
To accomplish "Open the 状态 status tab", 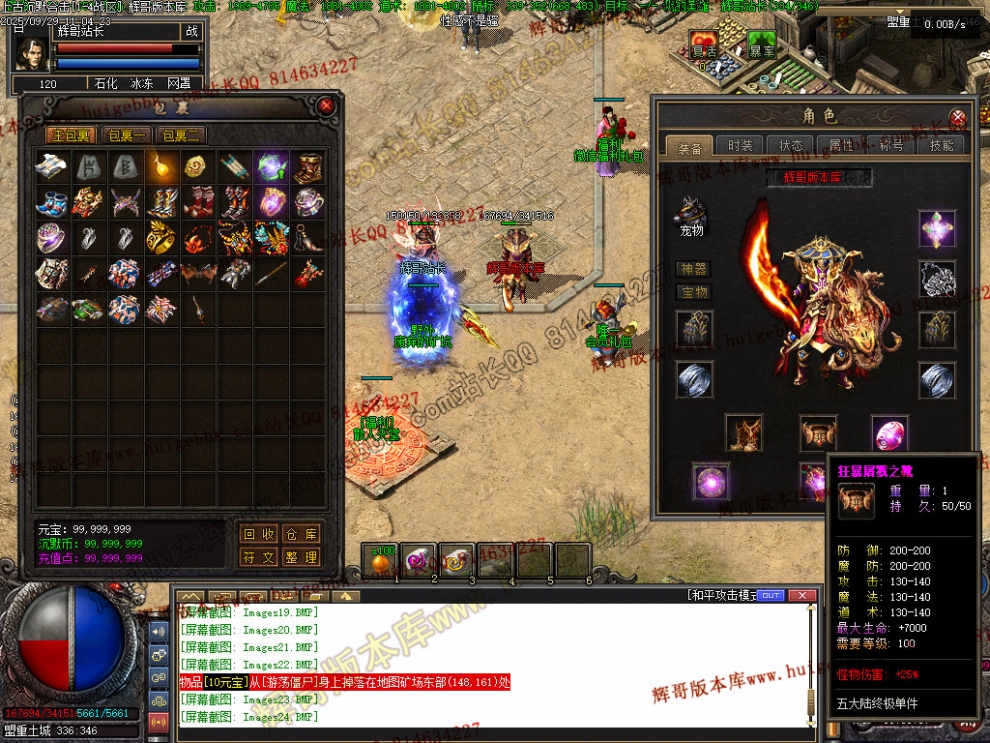I will click(x=790, y=146).
